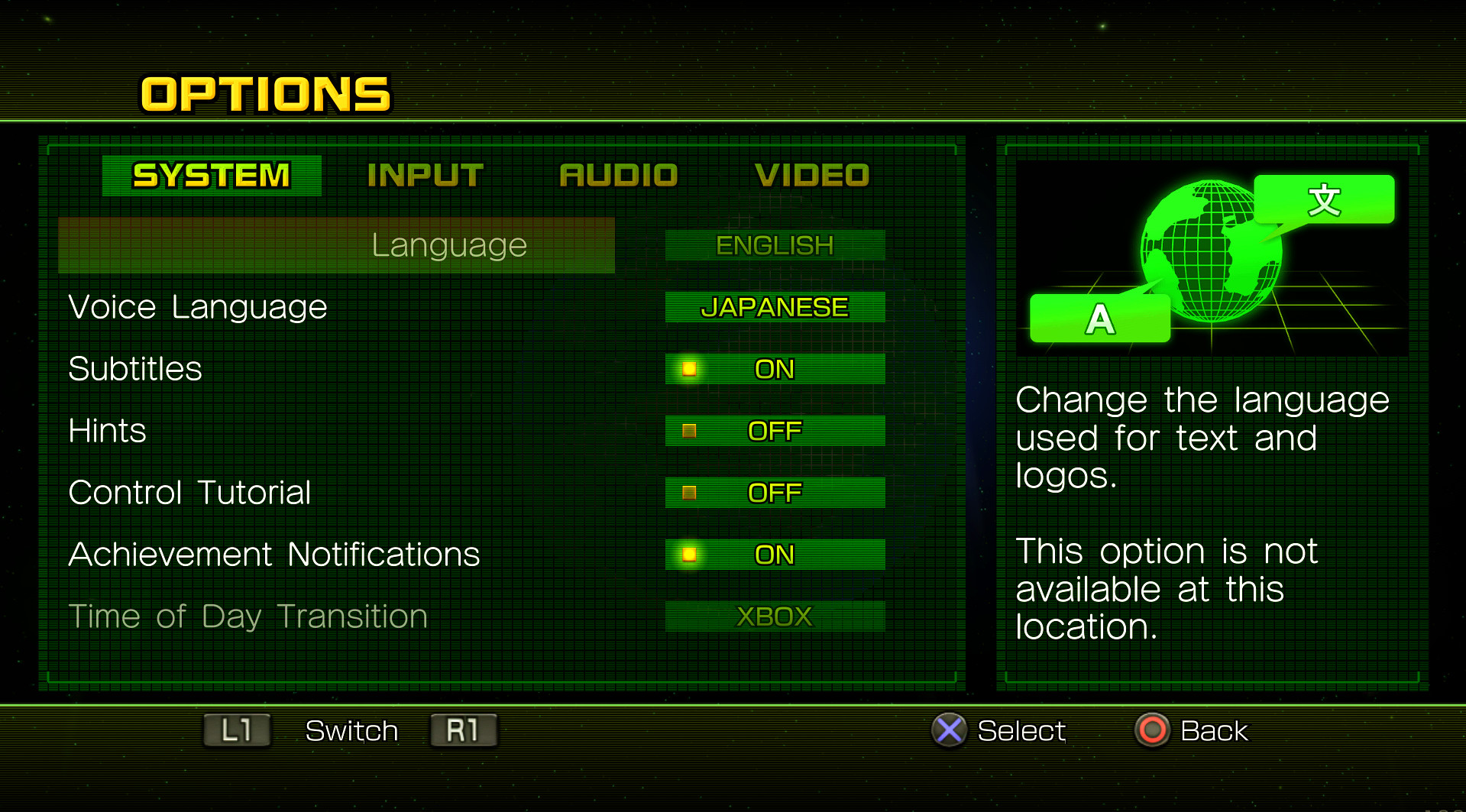This screenshot has width=1466, height=812.
Task: Click the Back label text
Action: 1214,731
